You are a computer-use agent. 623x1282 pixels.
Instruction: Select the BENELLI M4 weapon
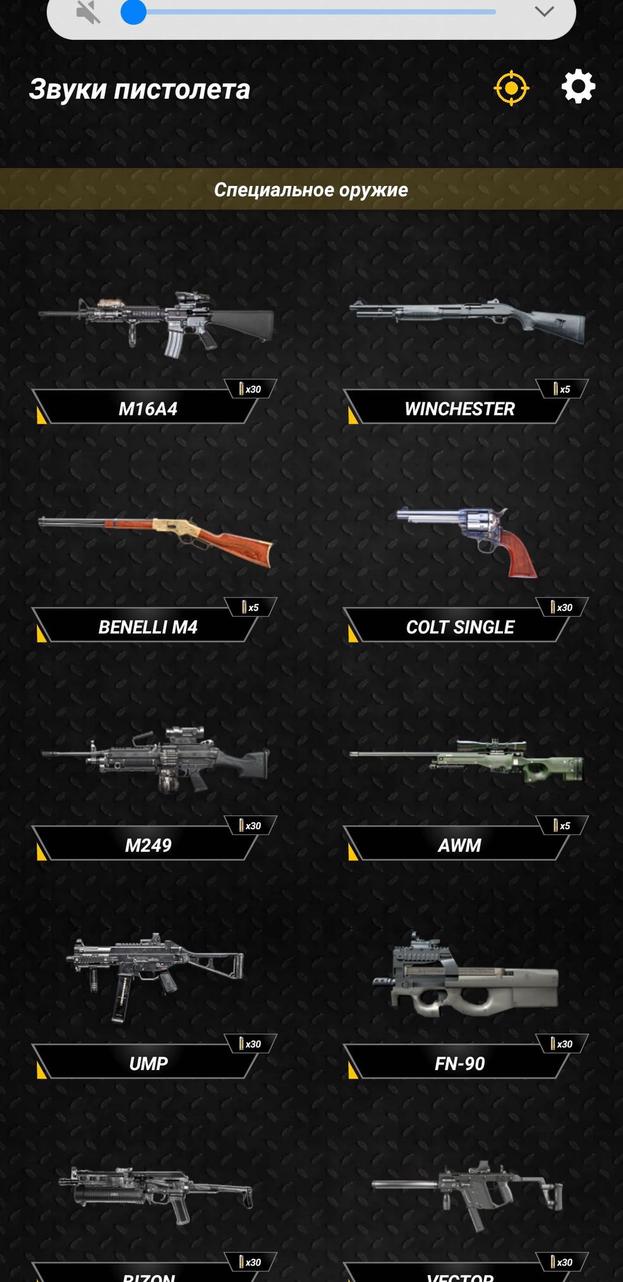pyautogui.click(x=155, y=540)
